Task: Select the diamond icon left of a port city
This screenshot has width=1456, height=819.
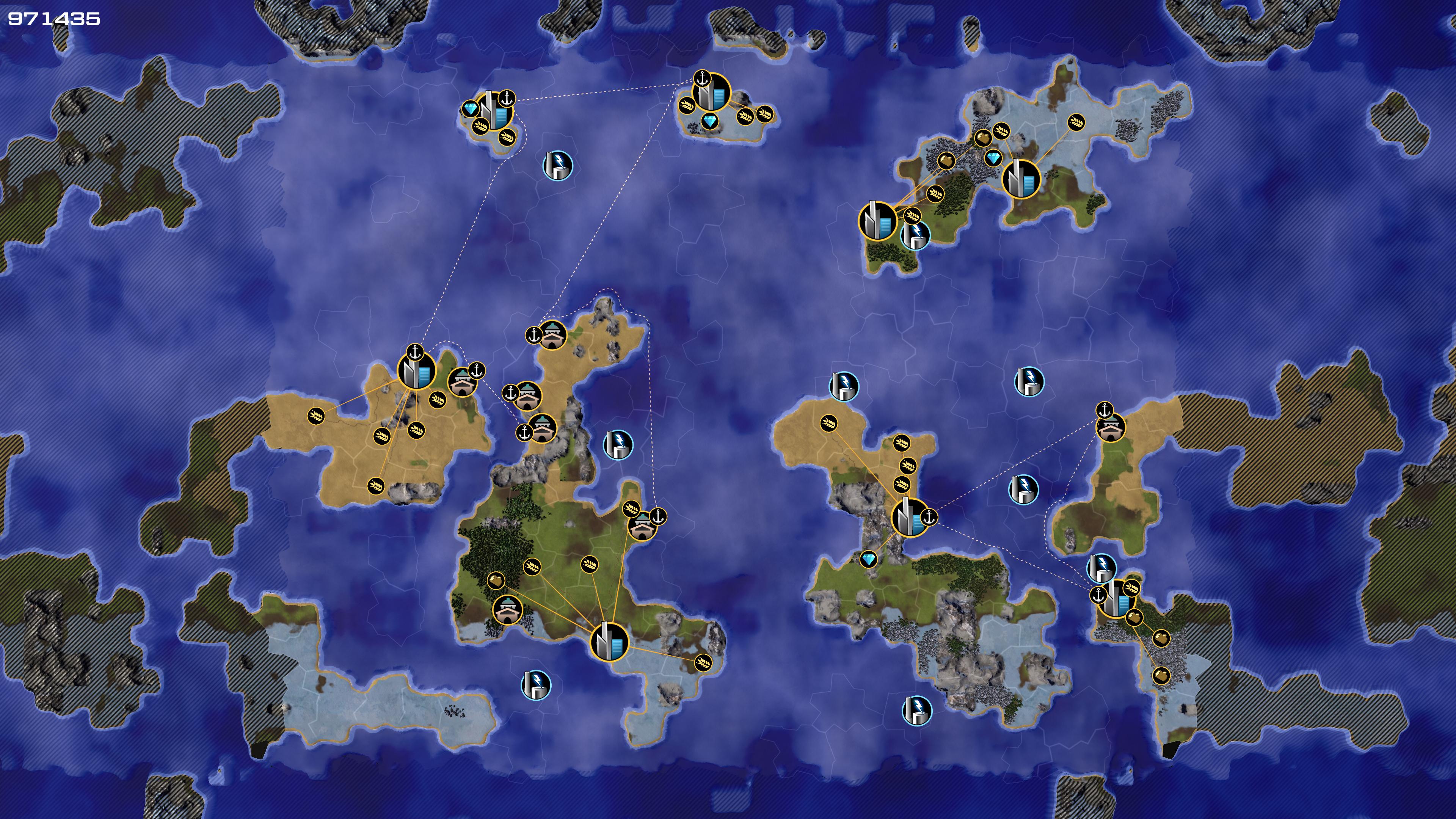Action: (470, 108)
